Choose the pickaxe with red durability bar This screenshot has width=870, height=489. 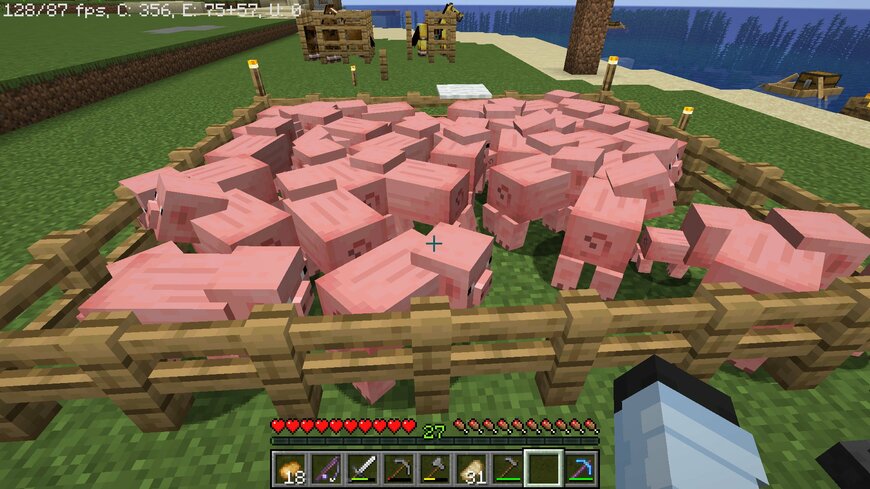399,467
